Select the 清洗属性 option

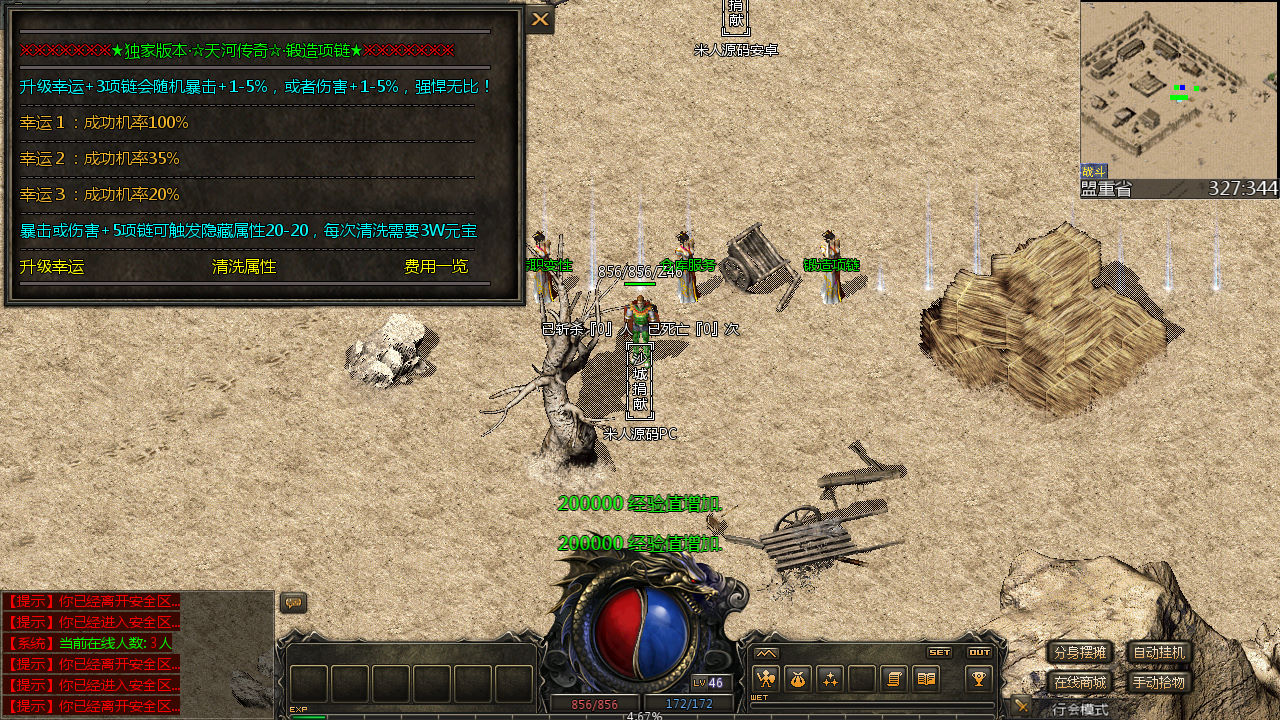[244, 267]
